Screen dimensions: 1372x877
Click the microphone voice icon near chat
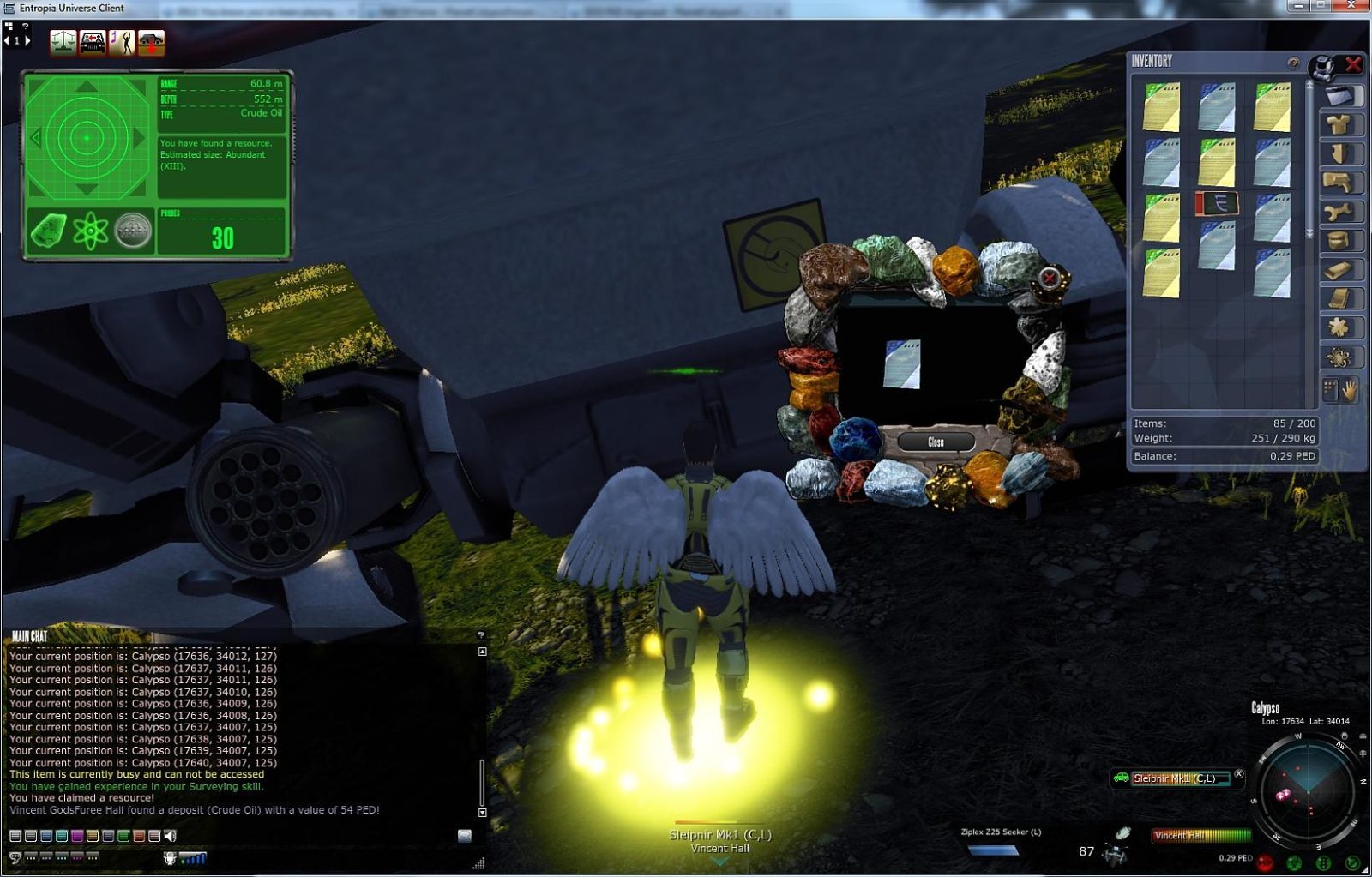point(170,857)
